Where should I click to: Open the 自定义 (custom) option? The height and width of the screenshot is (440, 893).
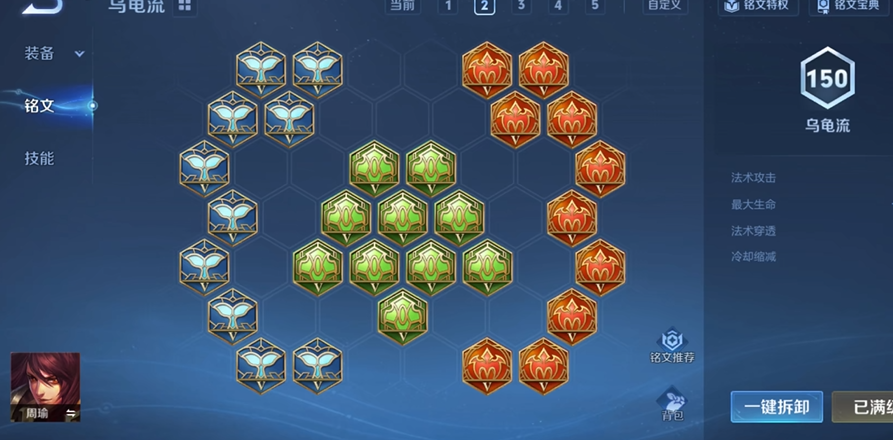(665, 6)
